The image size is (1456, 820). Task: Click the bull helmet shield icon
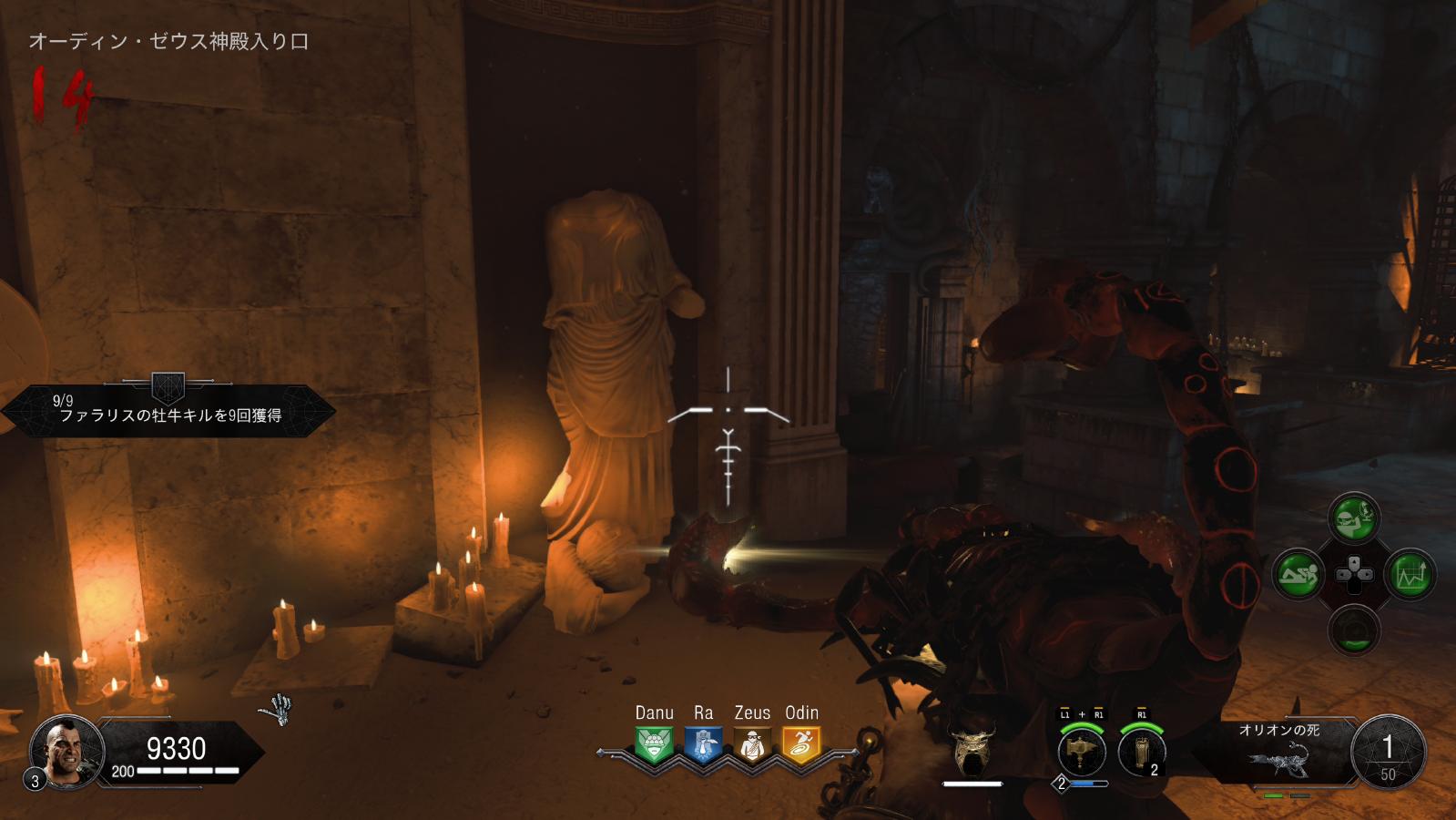972,749
